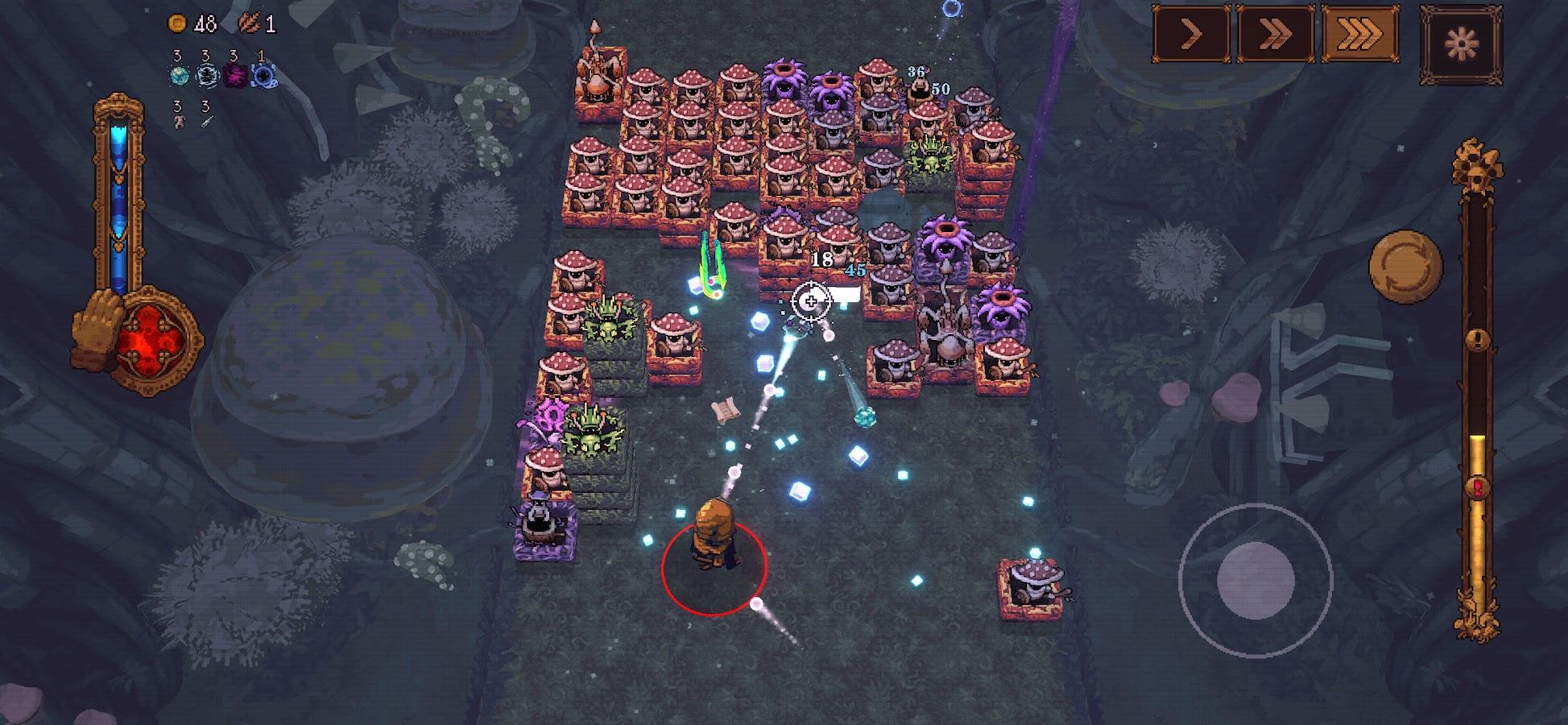1568x725 pixels.
Task: Open the gear settings menu
Action: tap(1461, 43)
